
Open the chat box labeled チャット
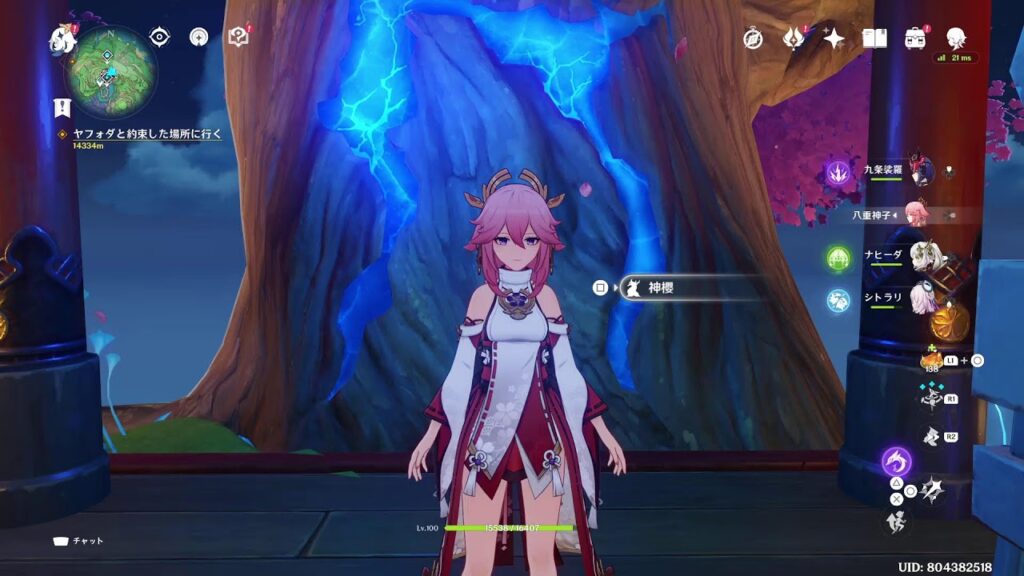(x=79, y=541)
